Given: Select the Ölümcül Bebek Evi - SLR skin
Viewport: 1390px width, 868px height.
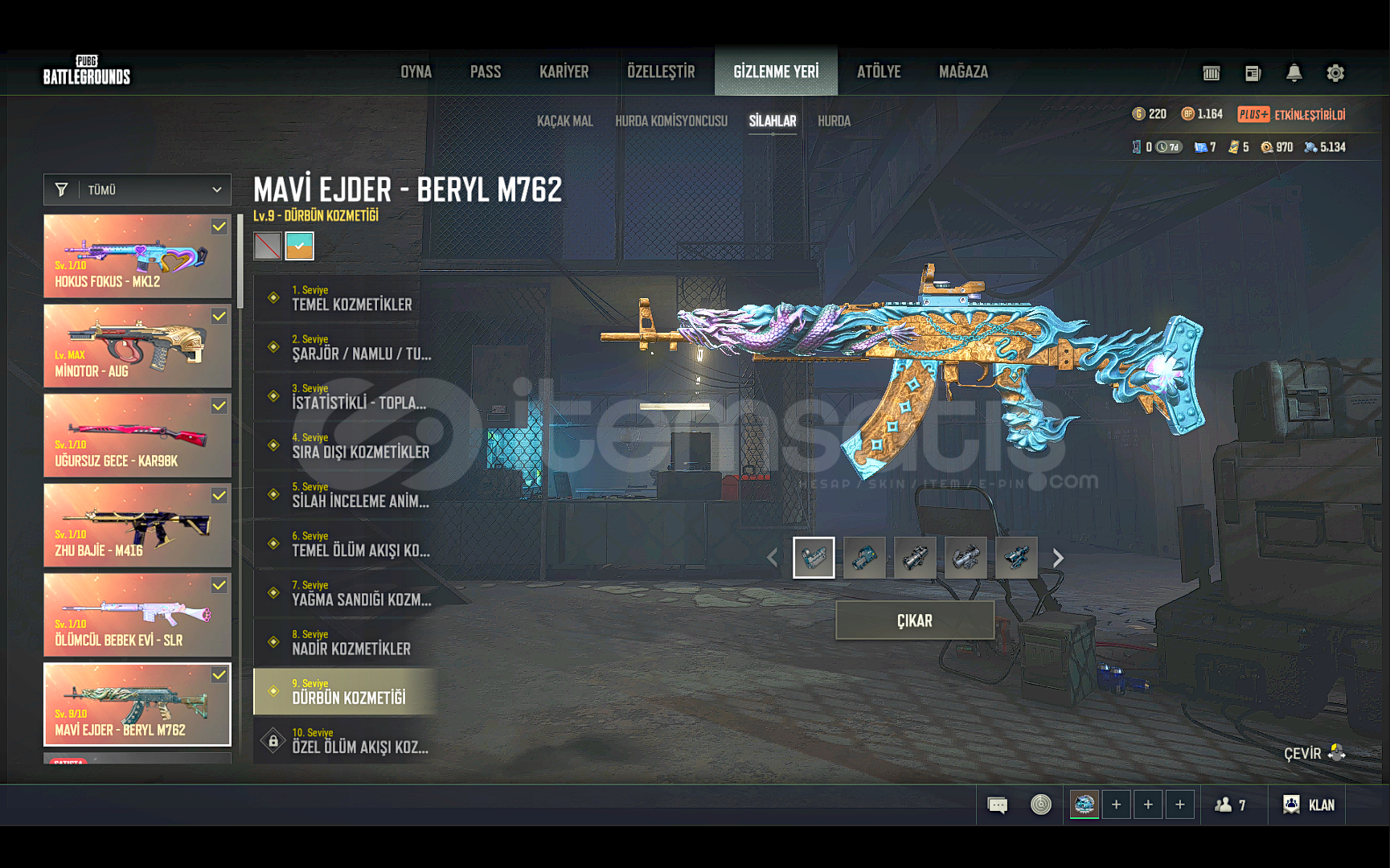Looking at the screenshot, I should point(137,615).
